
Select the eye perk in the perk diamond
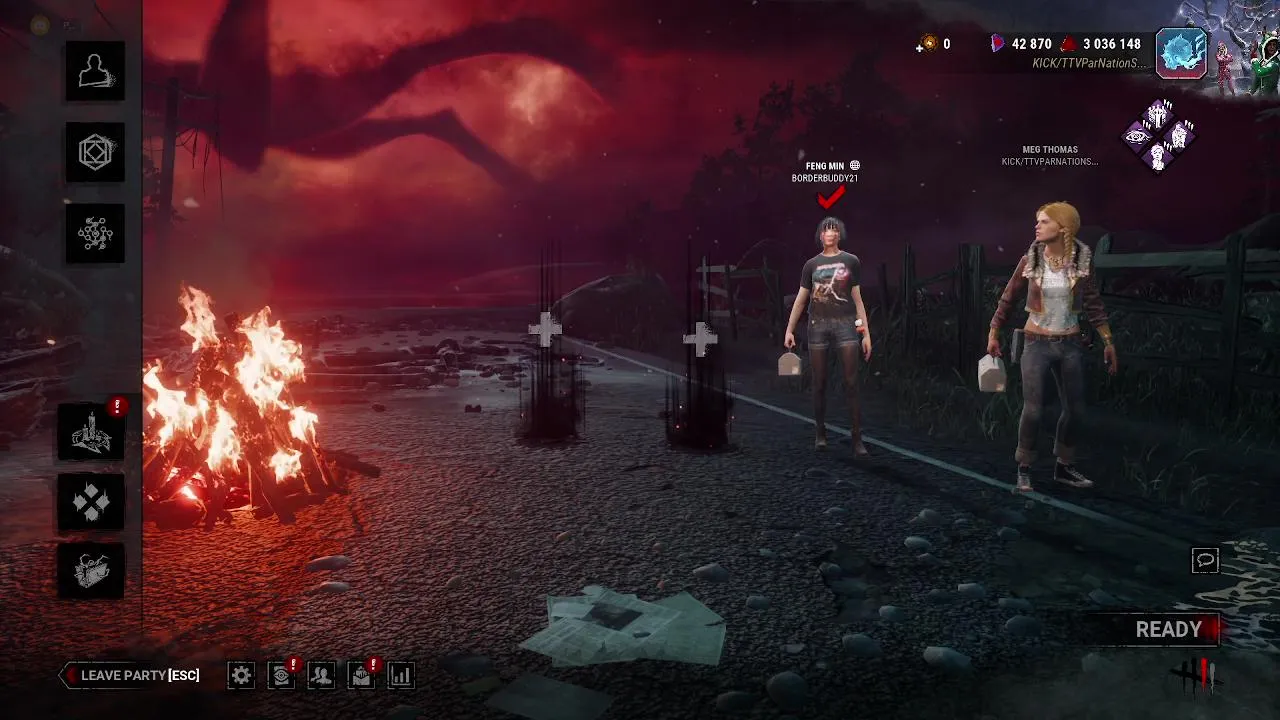pyautogui.click(x=1138, y=136)
